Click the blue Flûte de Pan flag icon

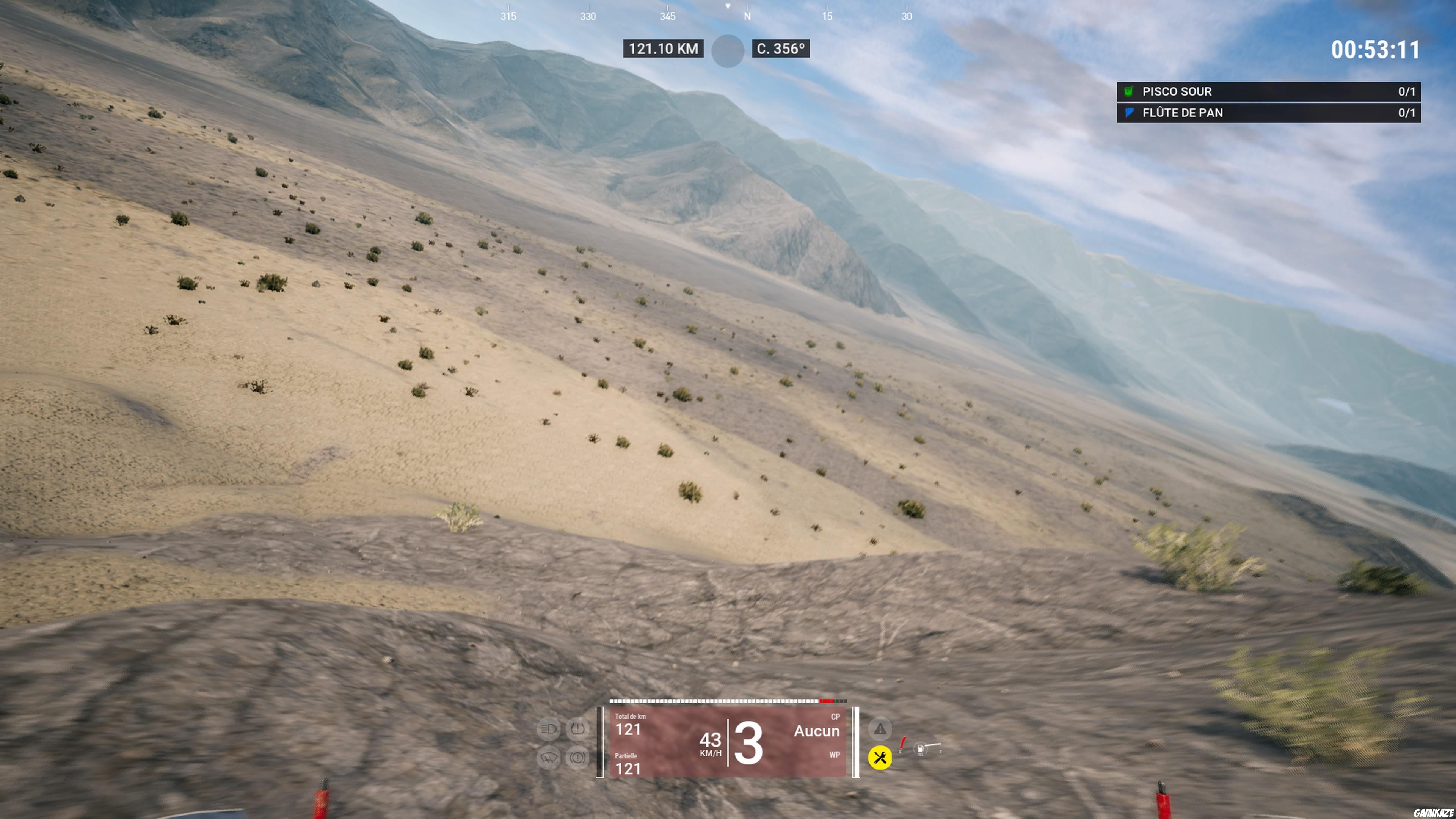click(1128, 113)
